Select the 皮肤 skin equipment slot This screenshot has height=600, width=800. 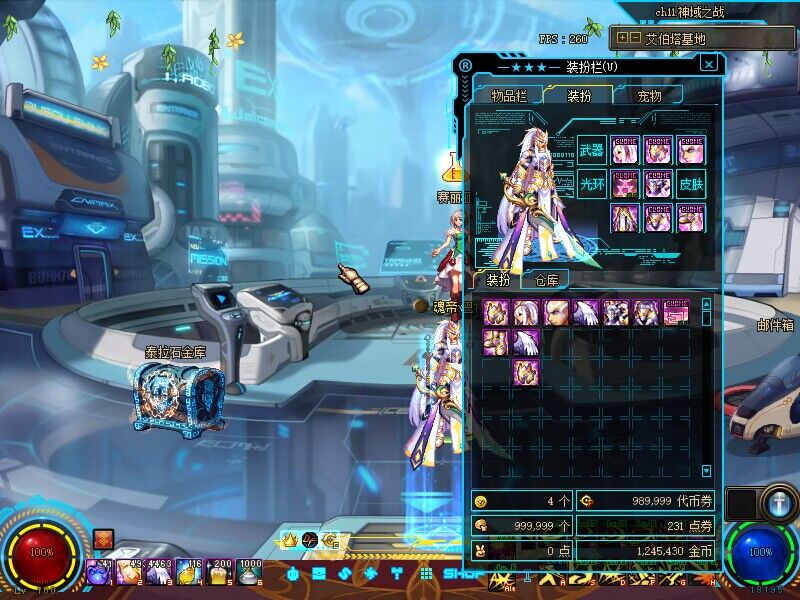pos(691,184)
